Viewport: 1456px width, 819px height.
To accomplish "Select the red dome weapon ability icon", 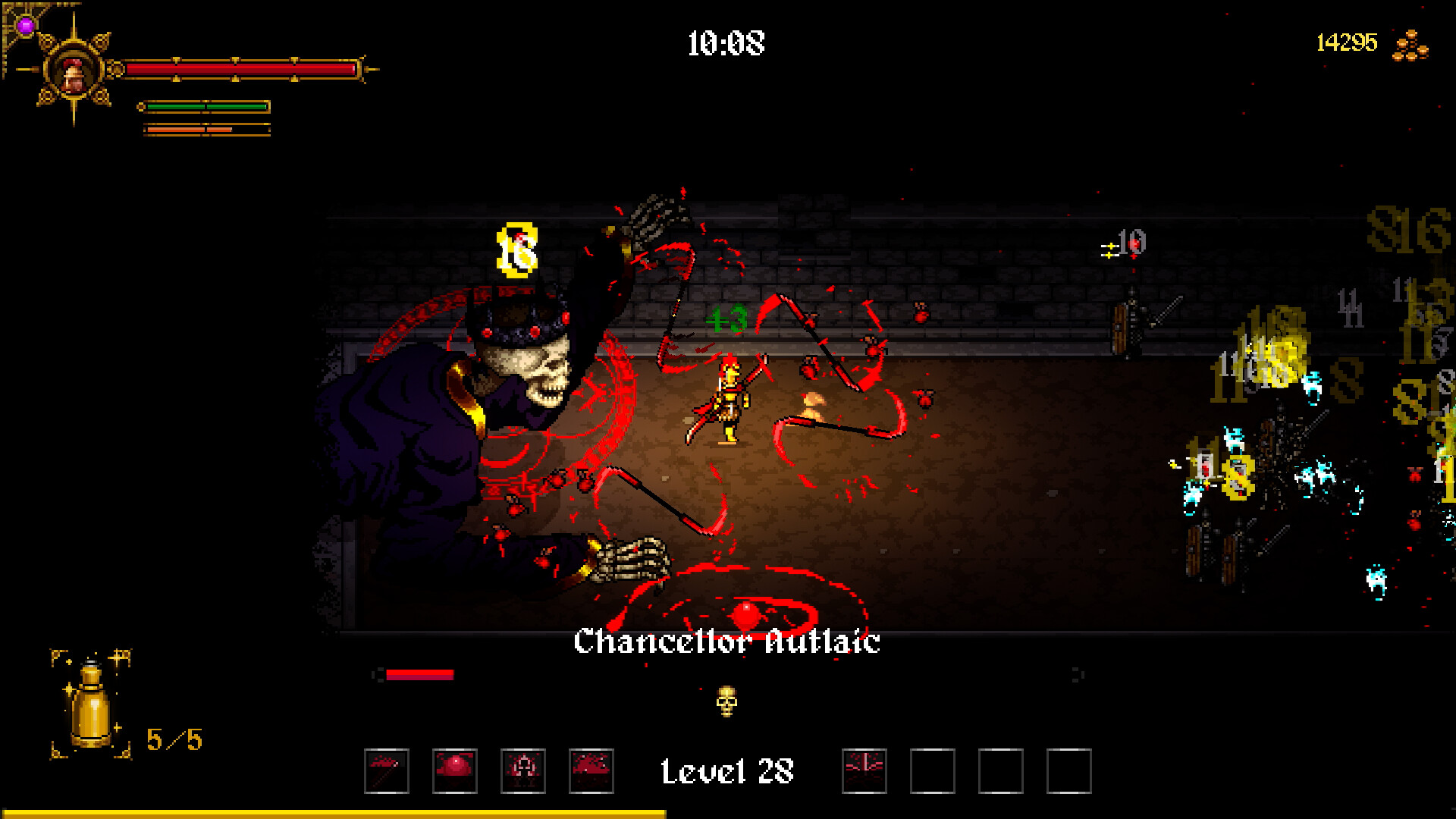I will [454, 770].
